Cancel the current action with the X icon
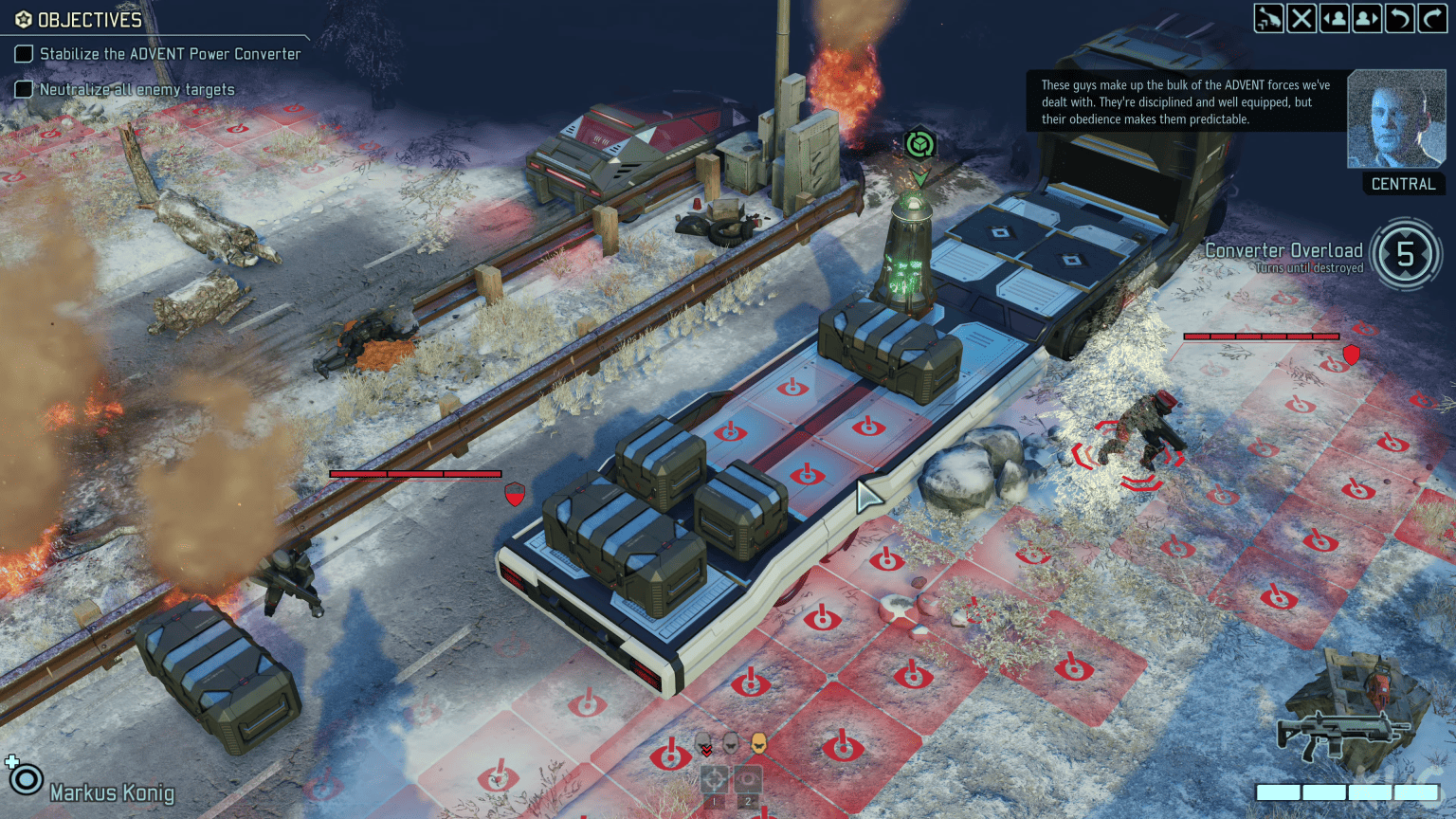 [1301, 18]
